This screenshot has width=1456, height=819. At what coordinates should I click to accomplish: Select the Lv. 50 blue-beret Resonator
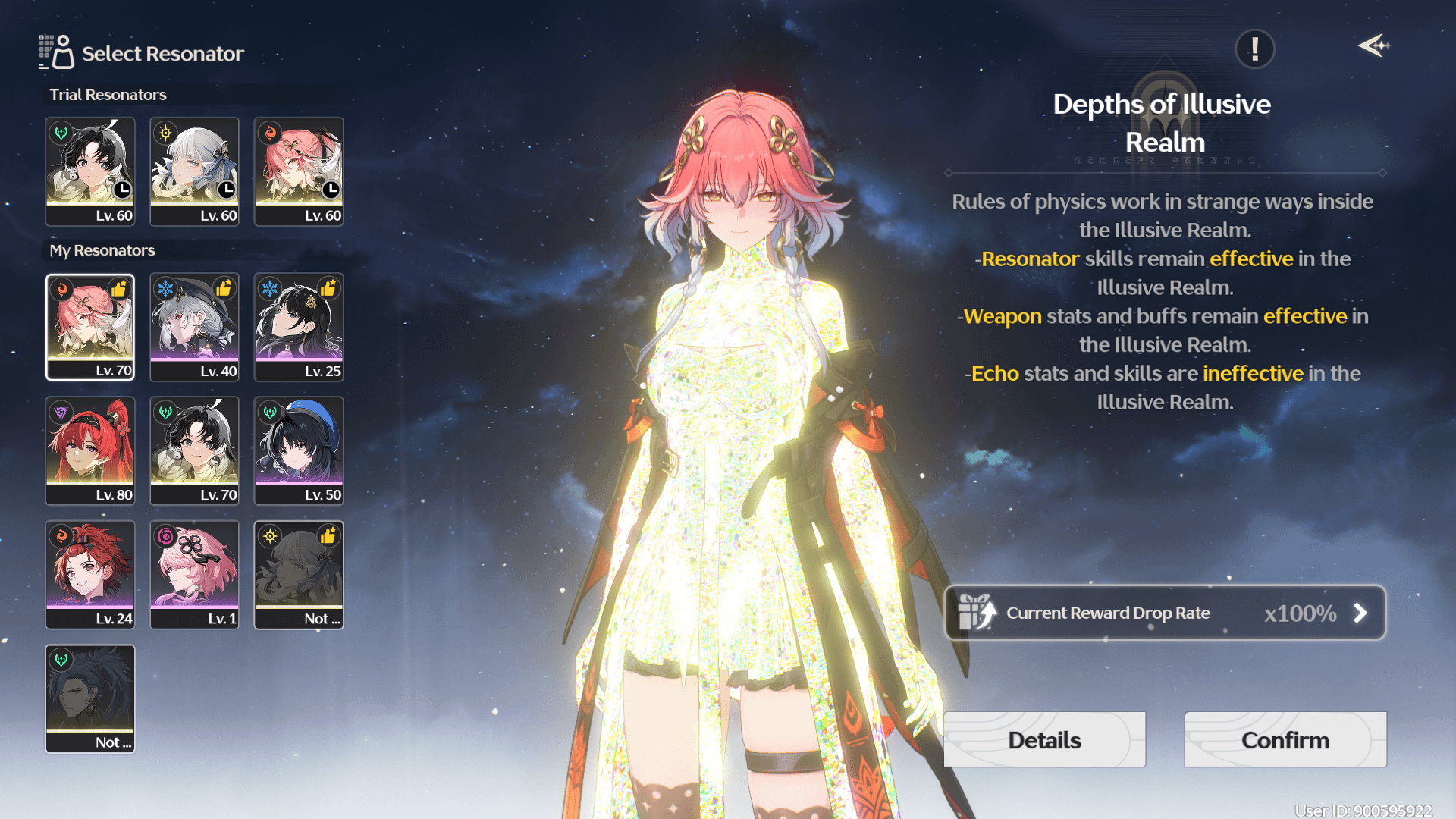[299, 450]
